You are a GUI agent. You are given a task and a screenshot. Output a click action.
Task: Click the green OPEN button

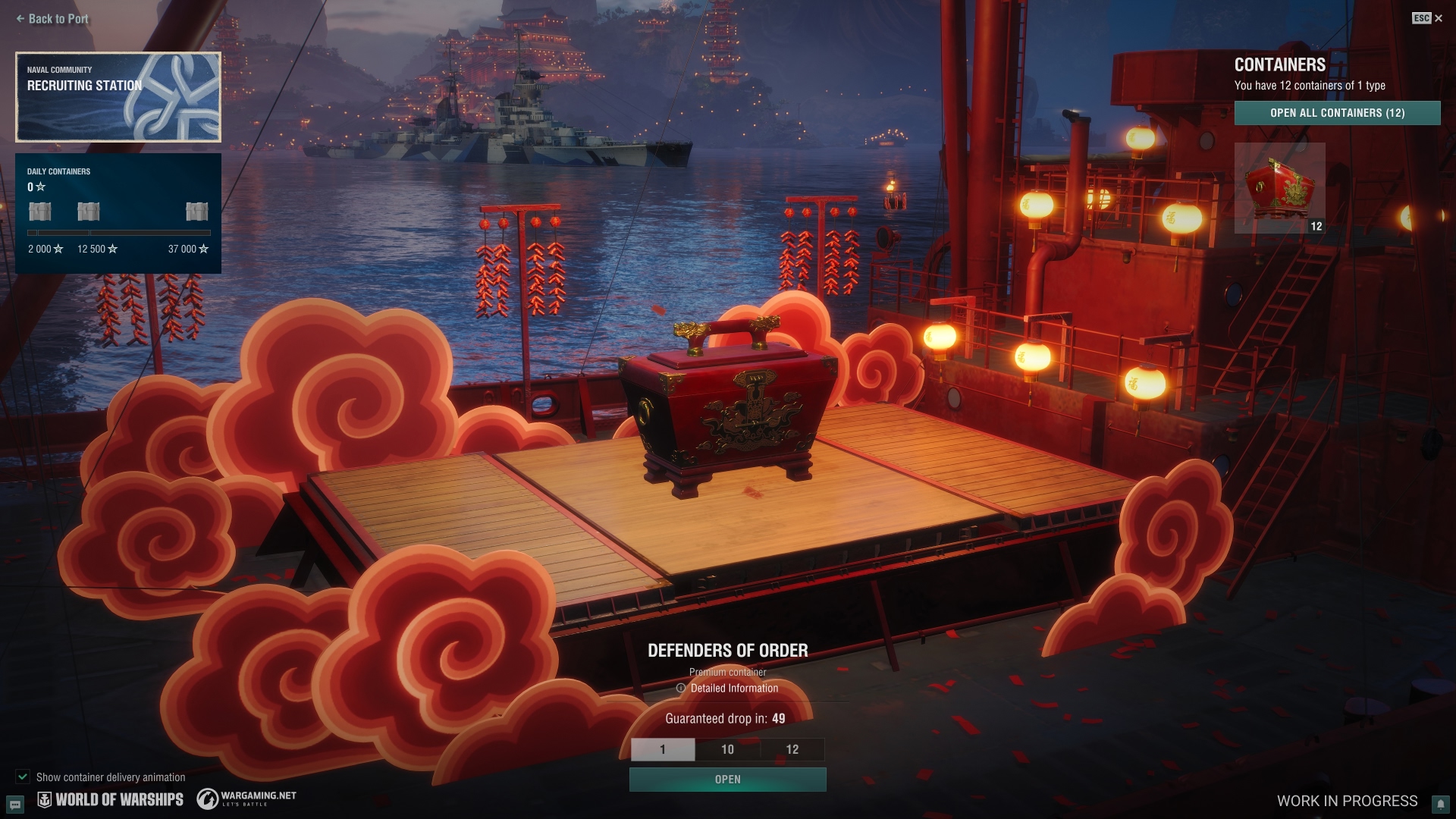pyautogui.click(x=727, y=780)
